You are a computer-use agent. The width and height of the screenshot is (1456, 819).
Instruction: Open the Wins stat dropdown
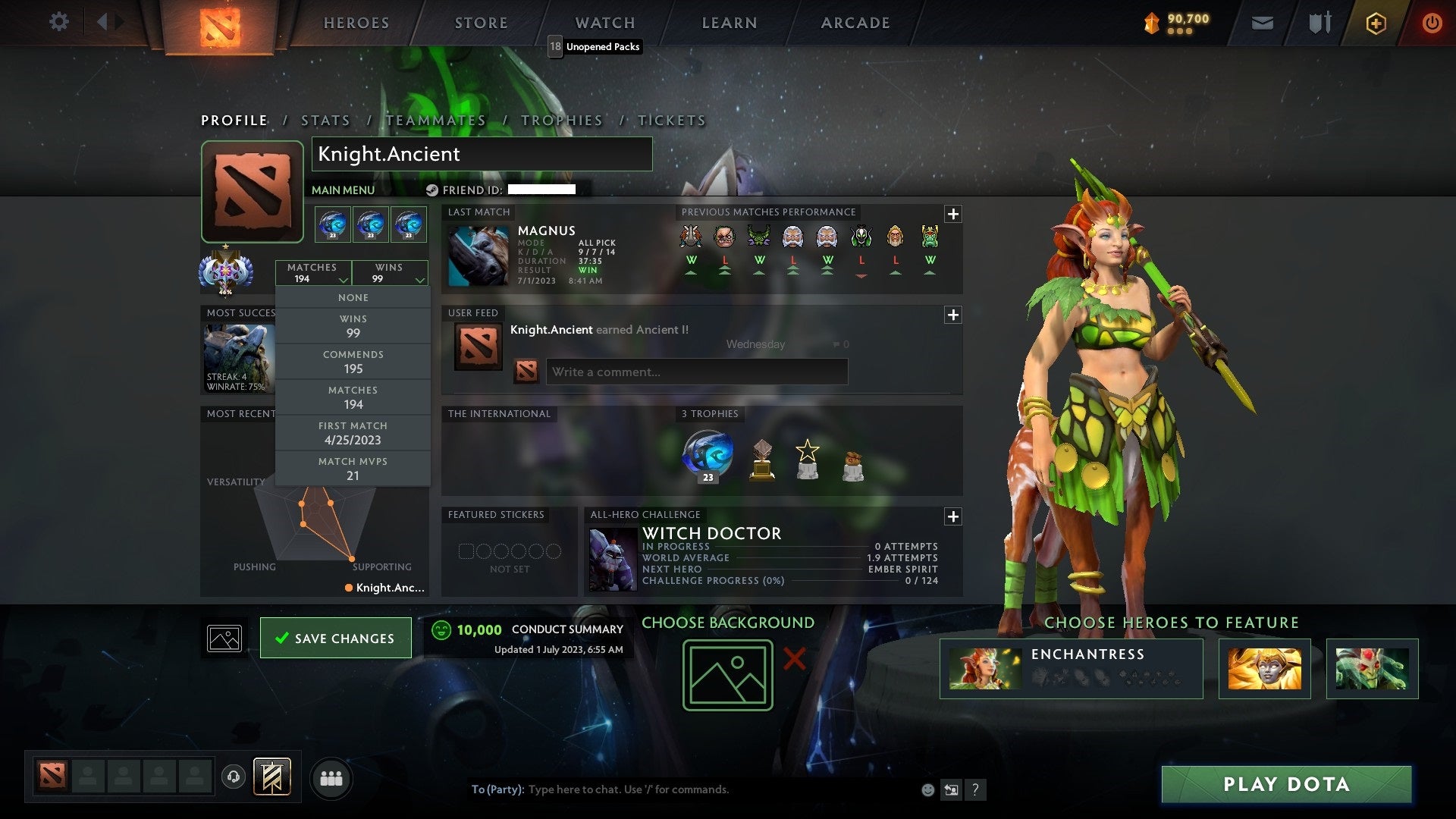pyautogui.click(x=389, y=273)
